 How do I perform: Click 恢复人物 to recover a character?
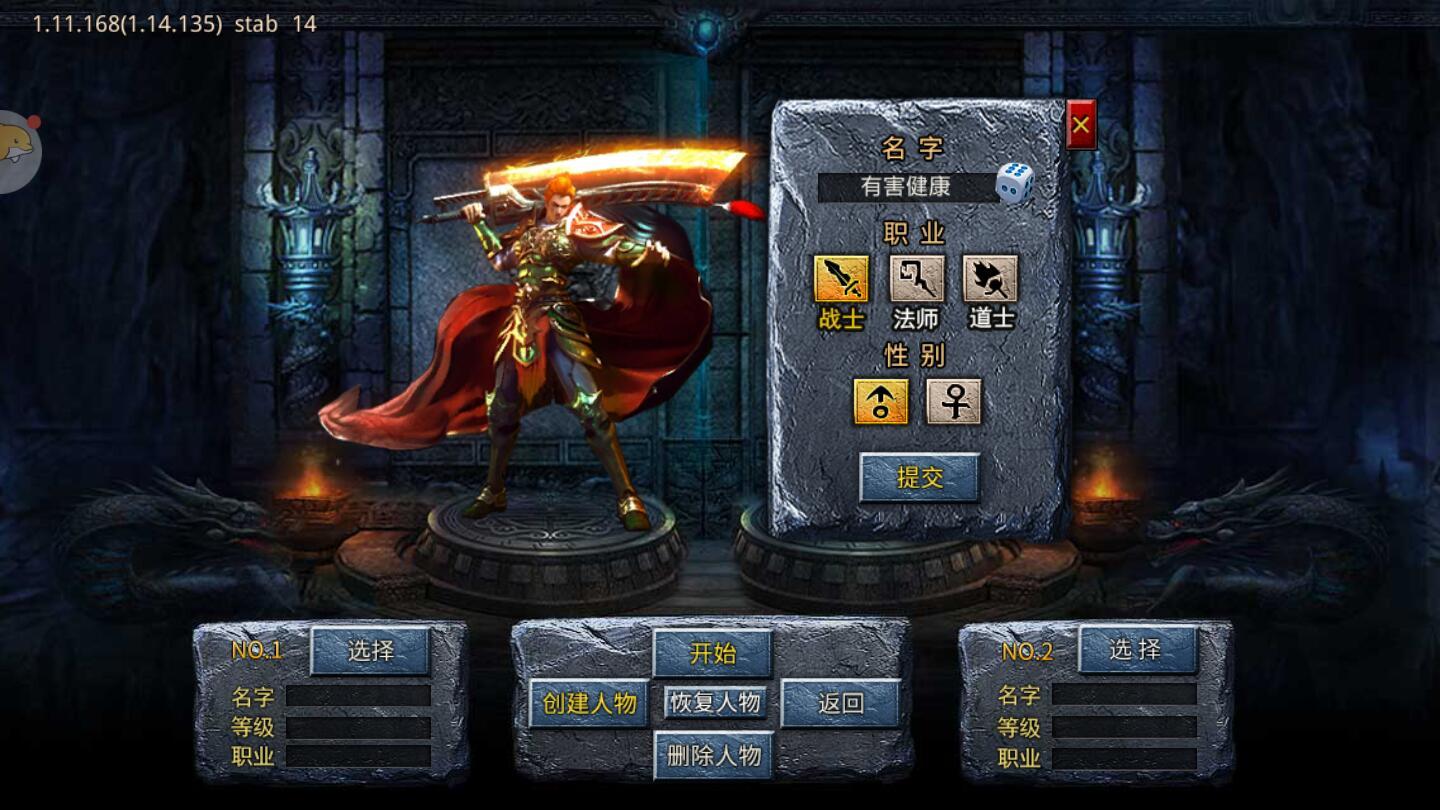713,703
